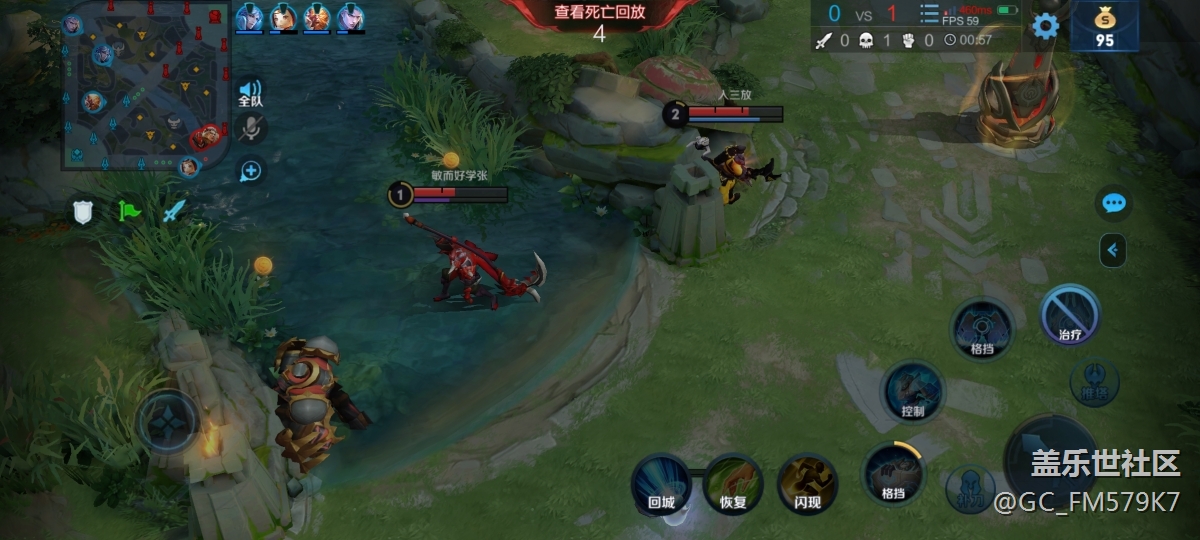The width and height of the screenshot is (1200, 540).
Task: Send the green flag gather signal
Action: 129,211
